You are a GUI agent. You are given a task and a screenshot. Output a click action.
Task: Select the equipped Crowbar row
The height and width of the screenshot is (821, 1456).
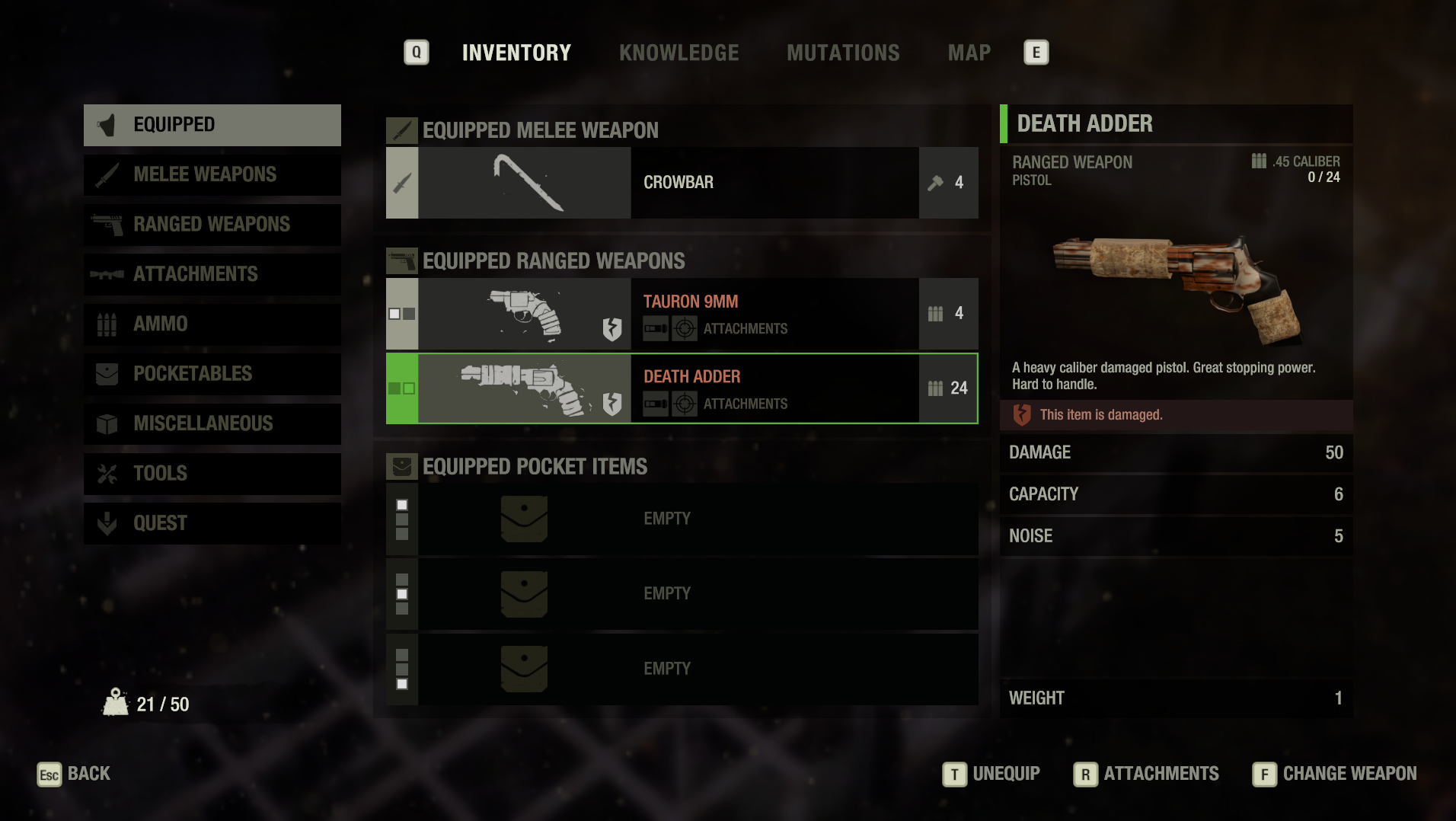pos(682,183)
